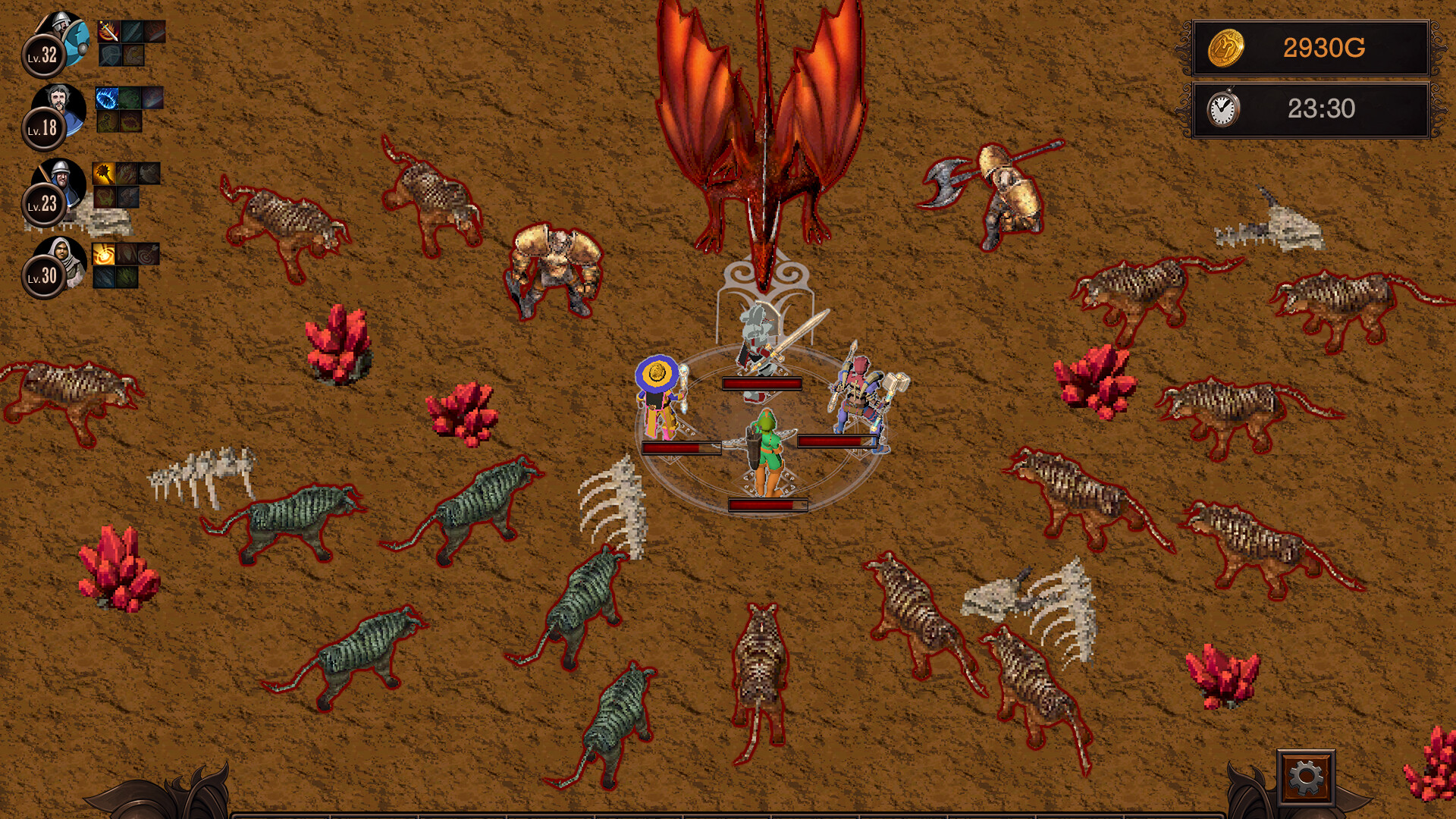The width and height of the screenshot is (1456, 819).
Task: Activate the golden mace skill of Lv.23 cleric
Action: [105, 173]
